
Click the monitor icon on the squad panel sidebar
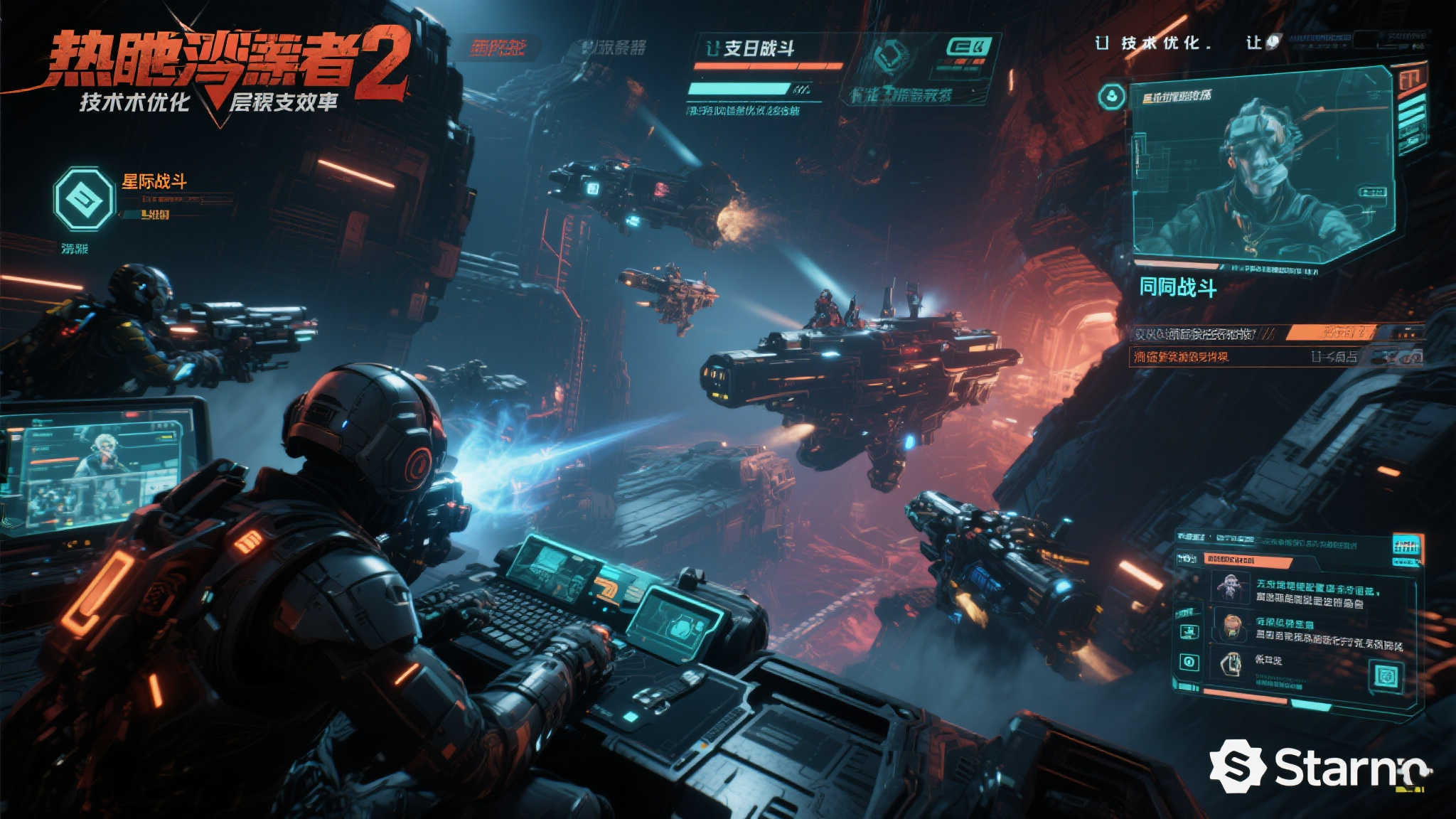[1189, 631]
